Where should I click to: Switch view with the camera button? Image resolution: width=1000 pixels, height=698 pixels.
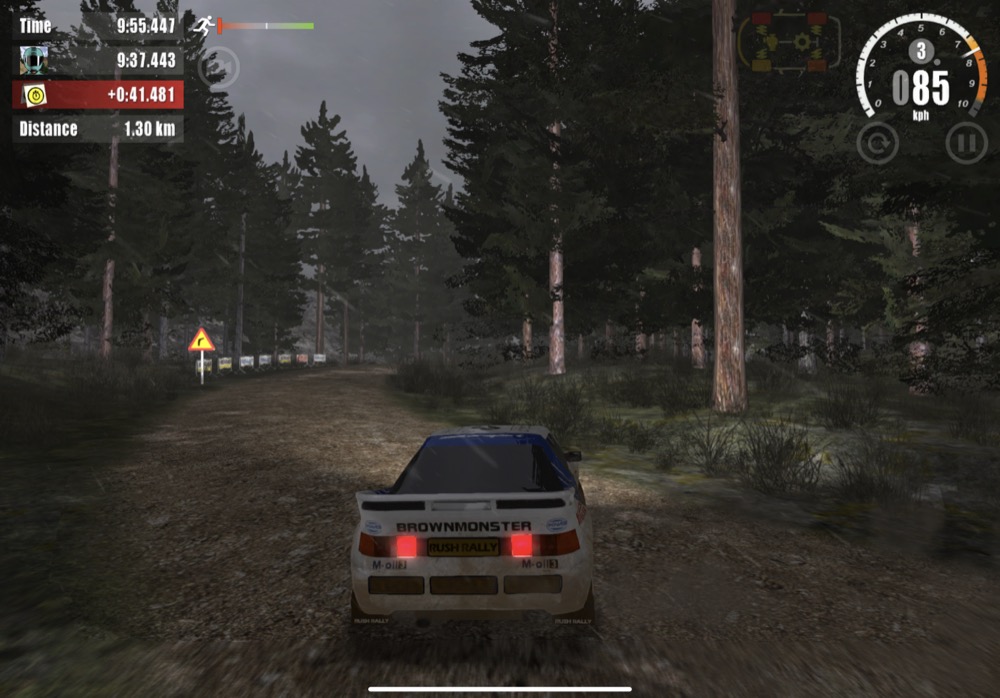pyautogui.click(x=218, y=67)
